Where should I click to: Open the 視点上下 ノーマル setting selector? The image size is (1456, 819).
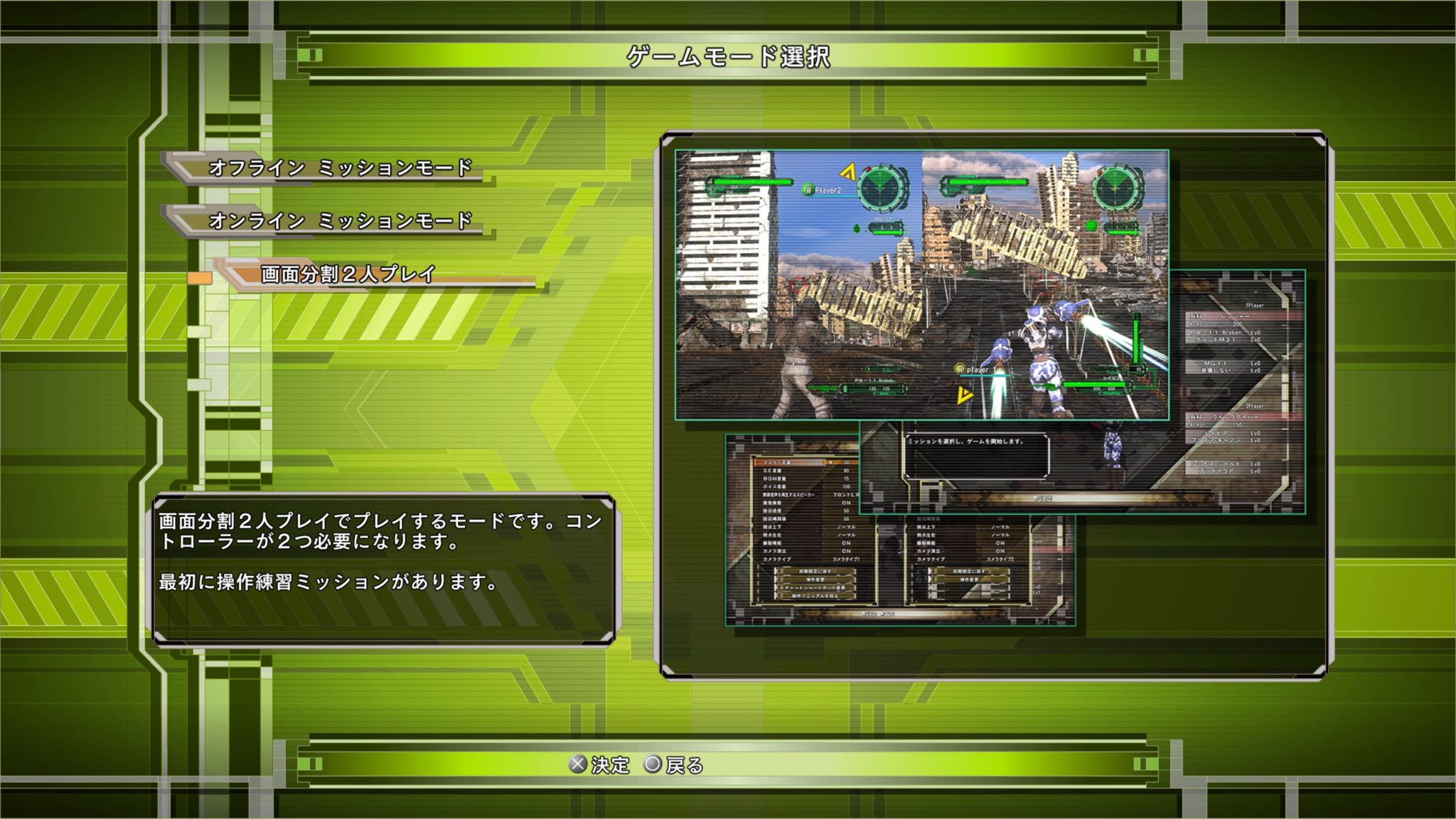click(x=847, y=528)
